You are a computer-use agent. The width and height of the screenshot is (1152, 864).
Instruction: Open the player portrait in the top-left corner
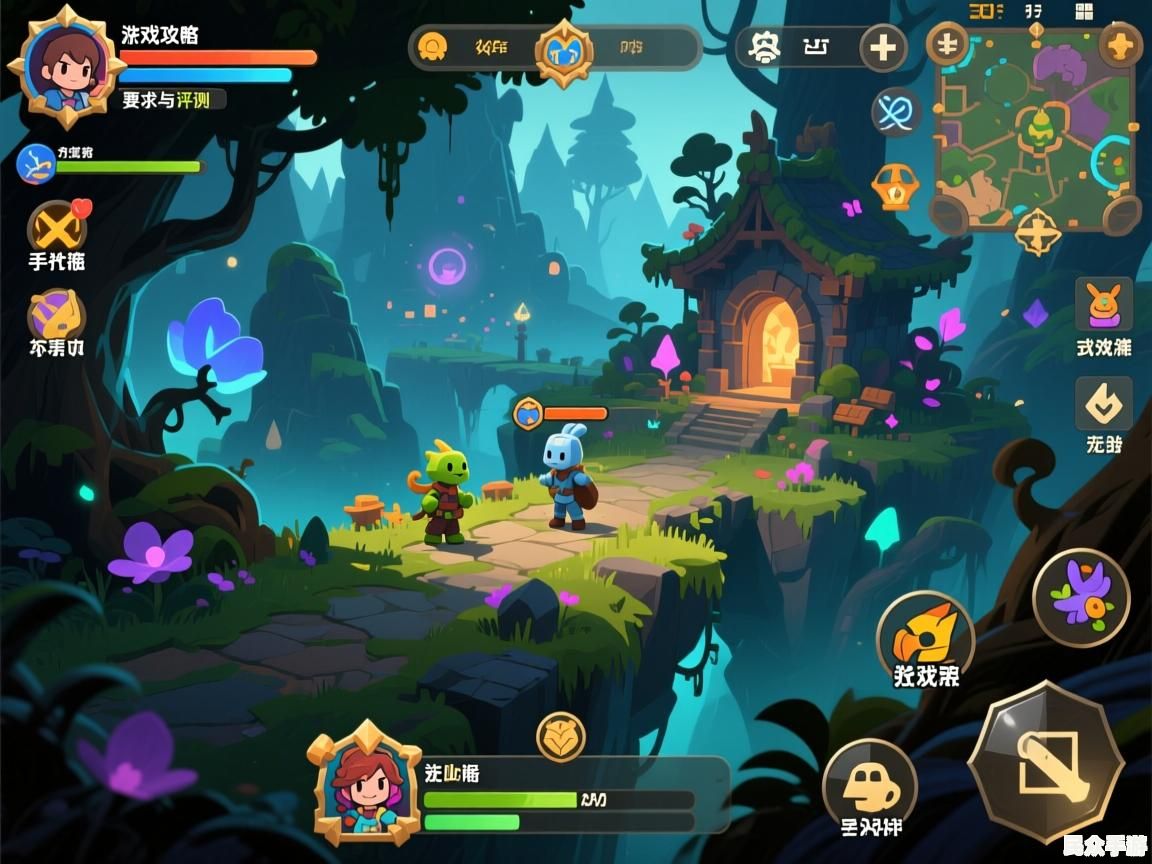65,65
